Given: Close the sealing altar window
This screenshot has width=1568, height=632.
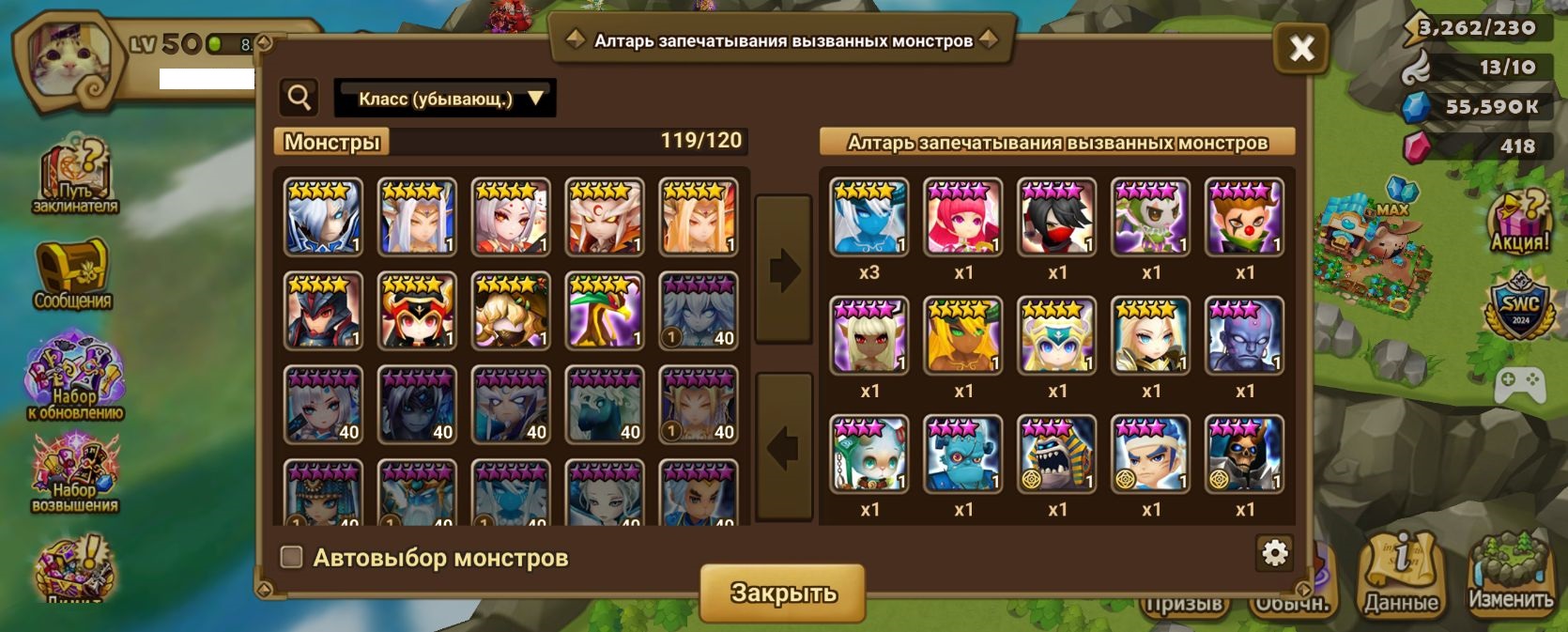Looking at the screenshot, I should pyautogui.click(x=1301, y=48).
